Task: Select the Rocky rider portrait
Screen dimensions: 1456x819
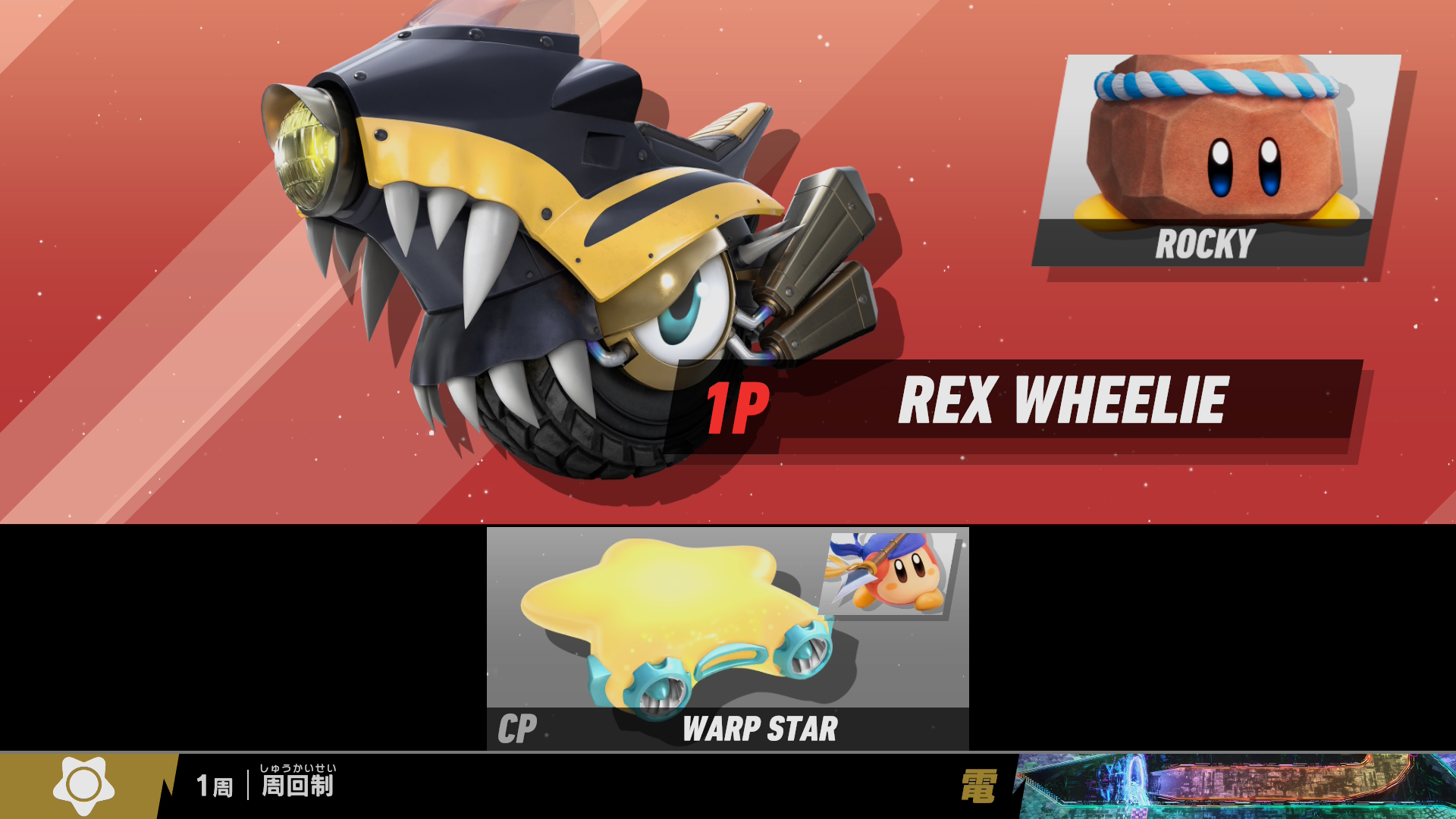Action: 1216,159
